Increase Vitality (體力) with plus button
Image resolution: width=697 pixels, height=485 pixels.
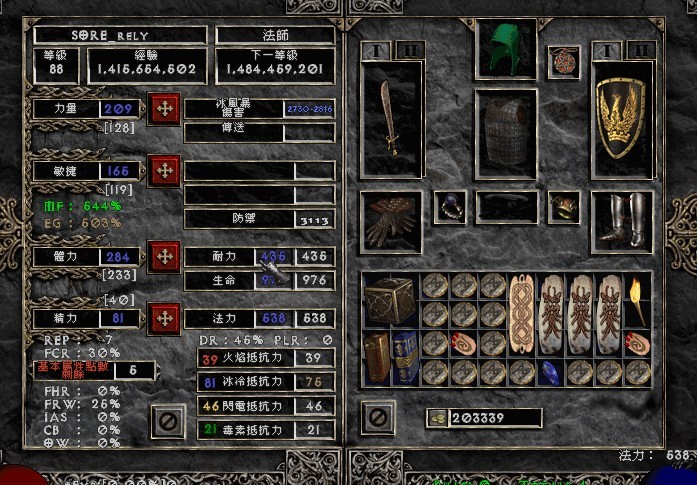(163, 257)
